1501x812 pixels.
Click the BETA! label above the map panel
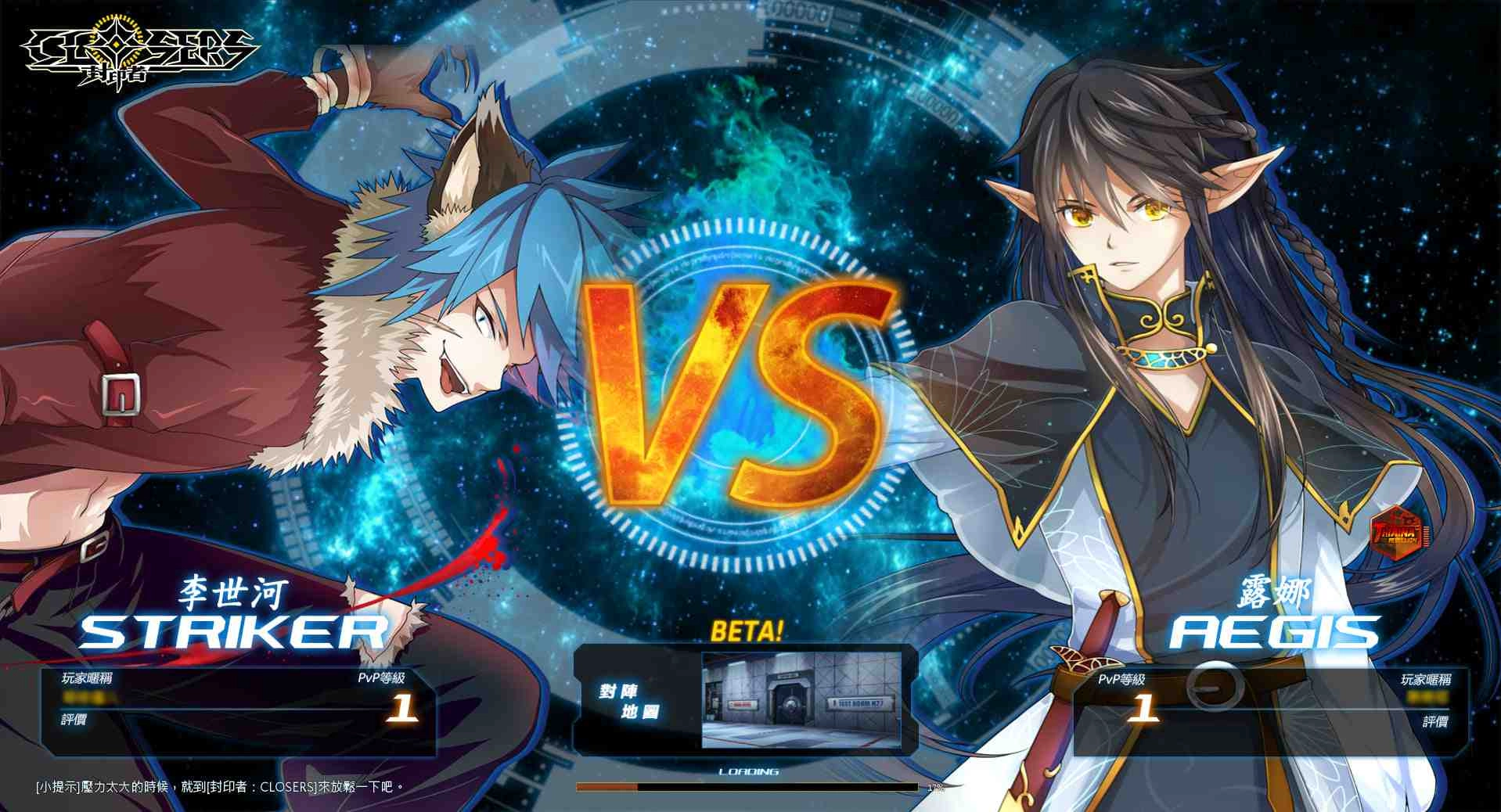point(748,631)
